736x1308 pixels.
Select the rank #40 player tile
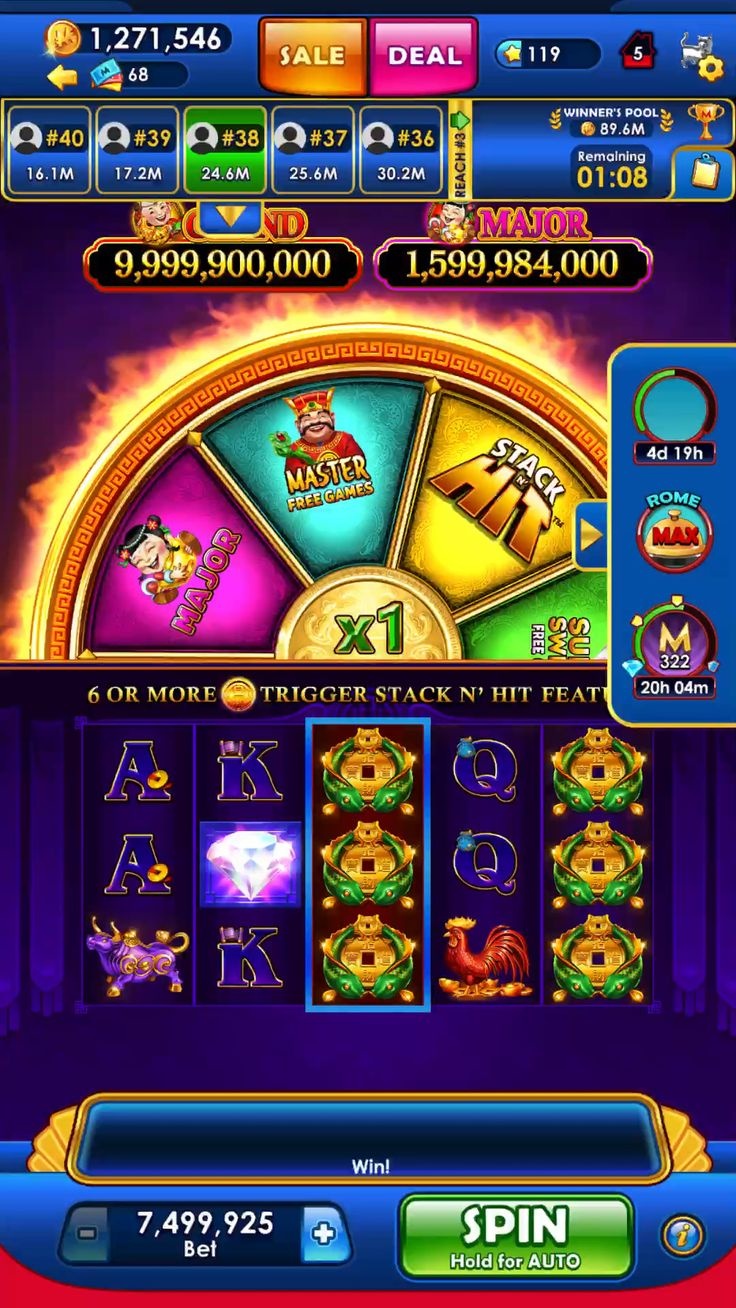48,150
